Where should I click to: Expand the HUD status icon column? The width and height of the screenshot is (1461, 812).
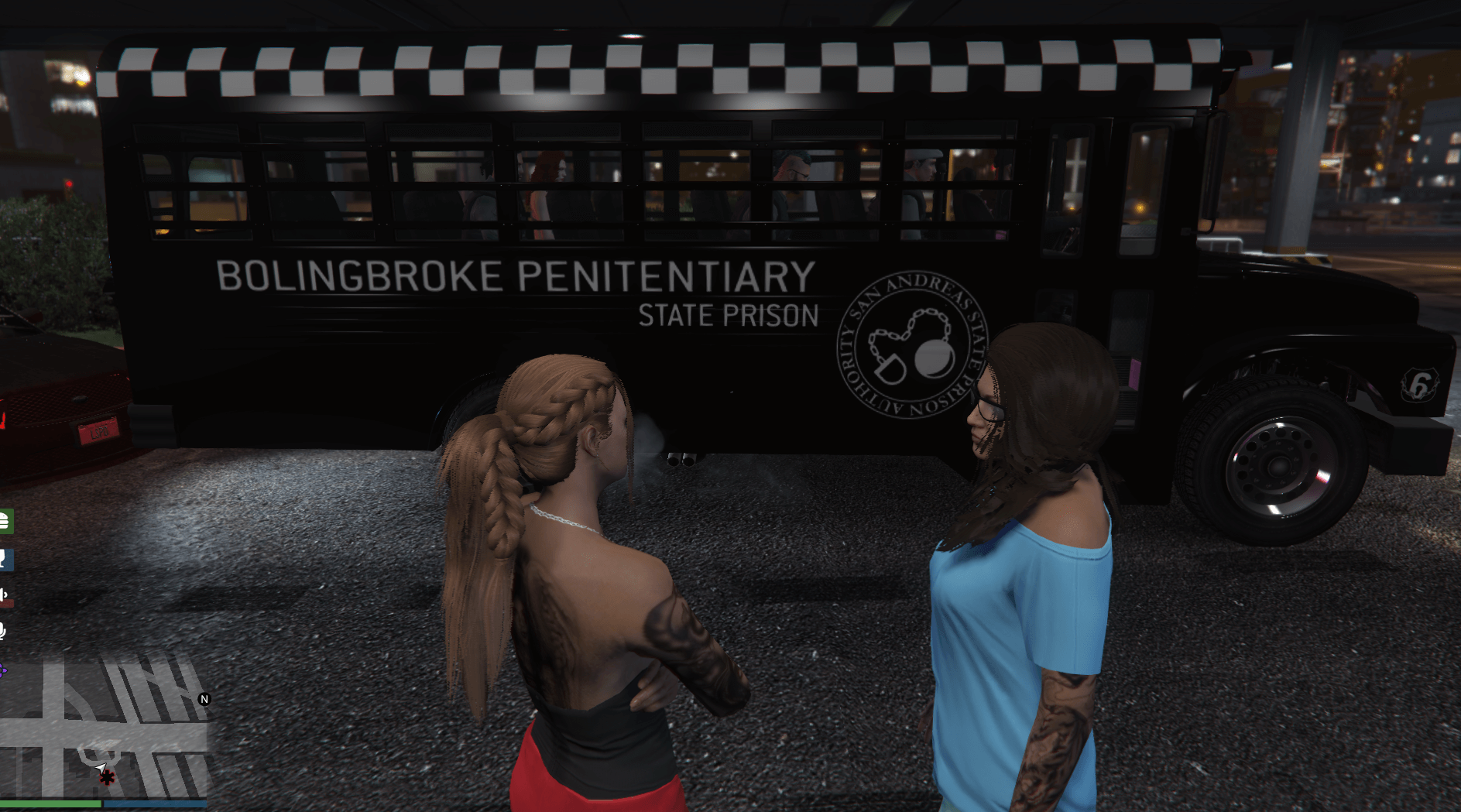6,594
